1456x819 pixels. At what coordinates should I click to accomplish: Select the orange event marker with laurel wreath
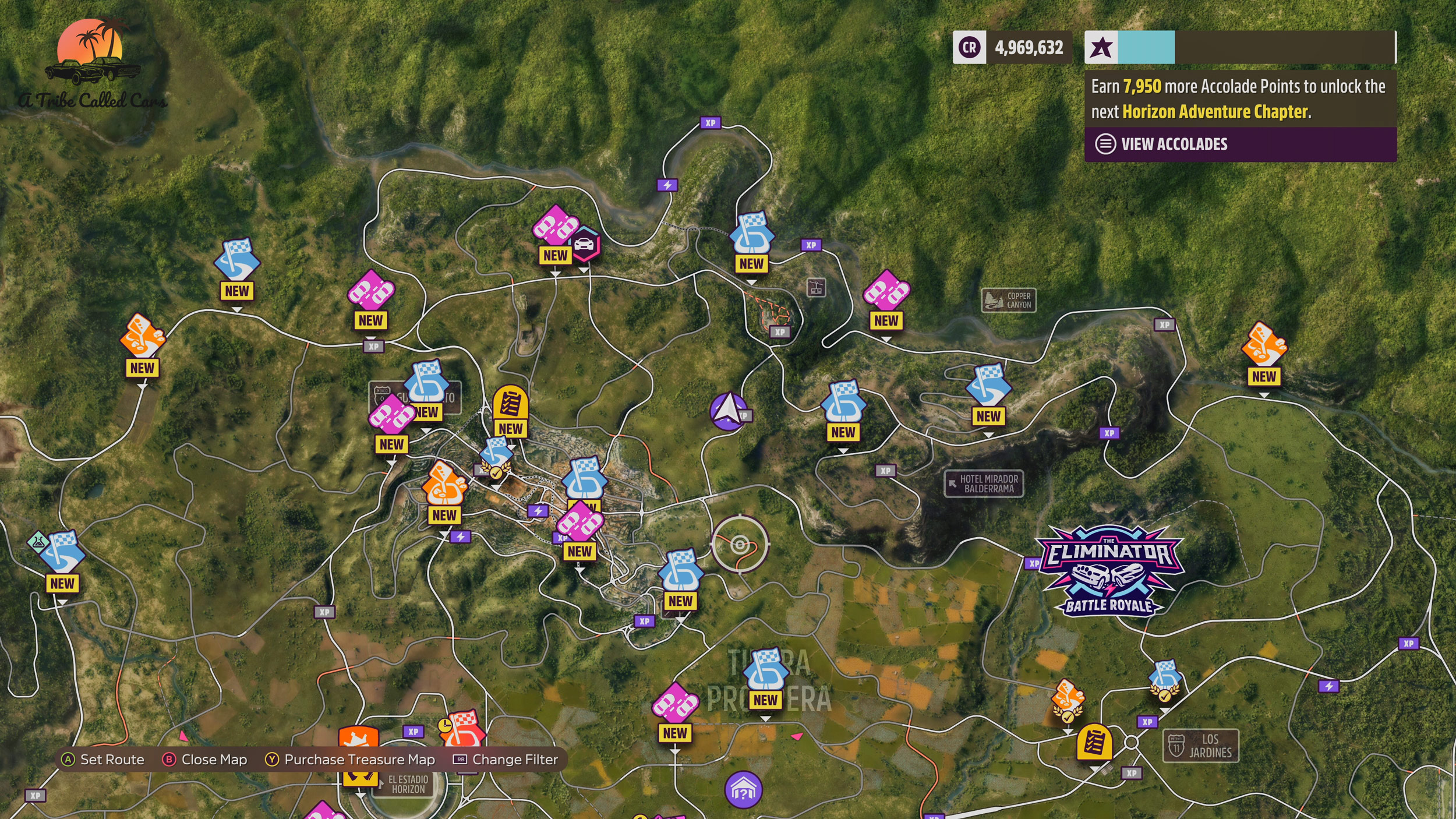[x=1068, y=699]
